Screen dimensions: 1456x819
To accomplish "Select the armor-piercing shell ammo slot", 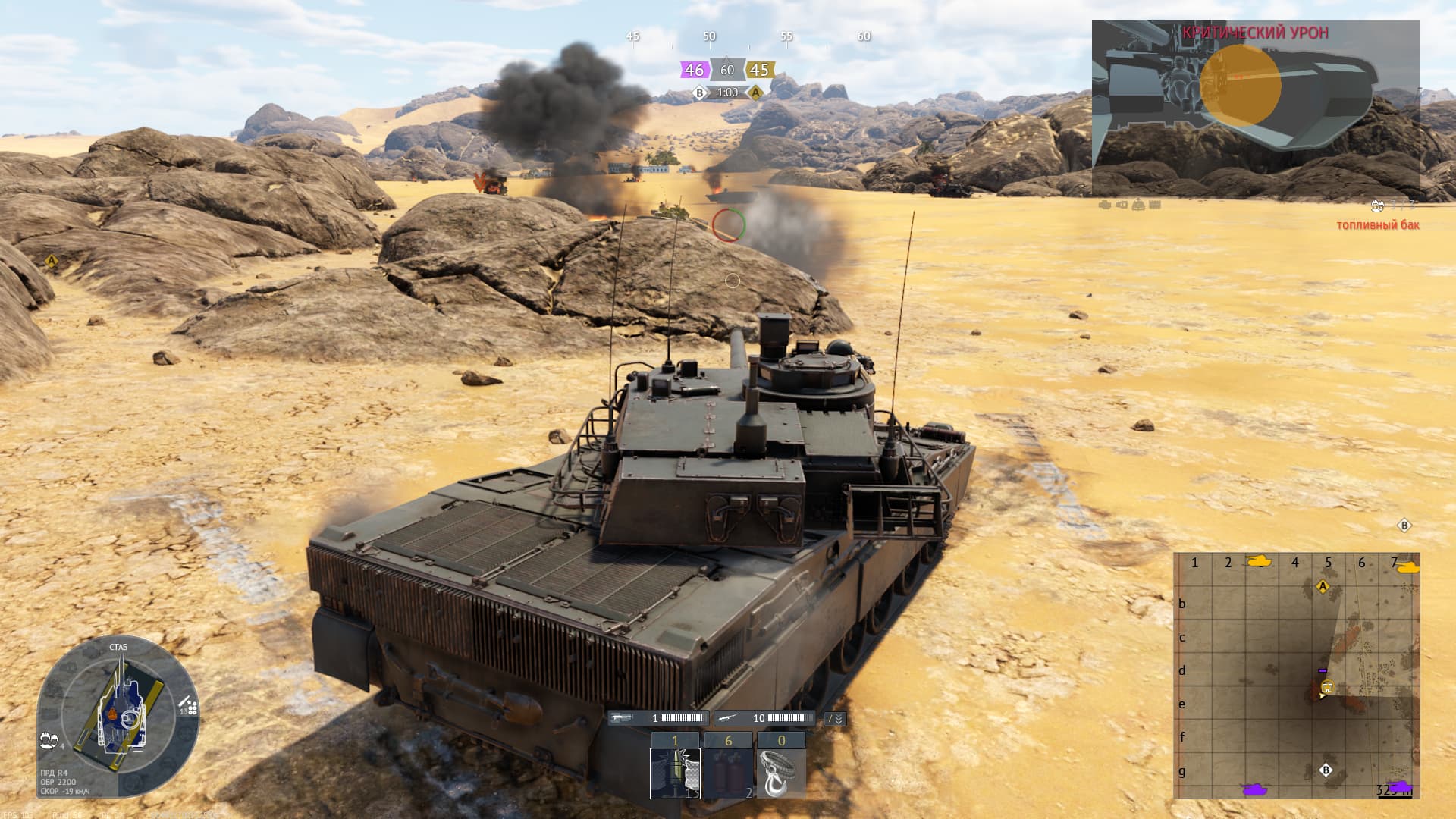I will [675, 773].
